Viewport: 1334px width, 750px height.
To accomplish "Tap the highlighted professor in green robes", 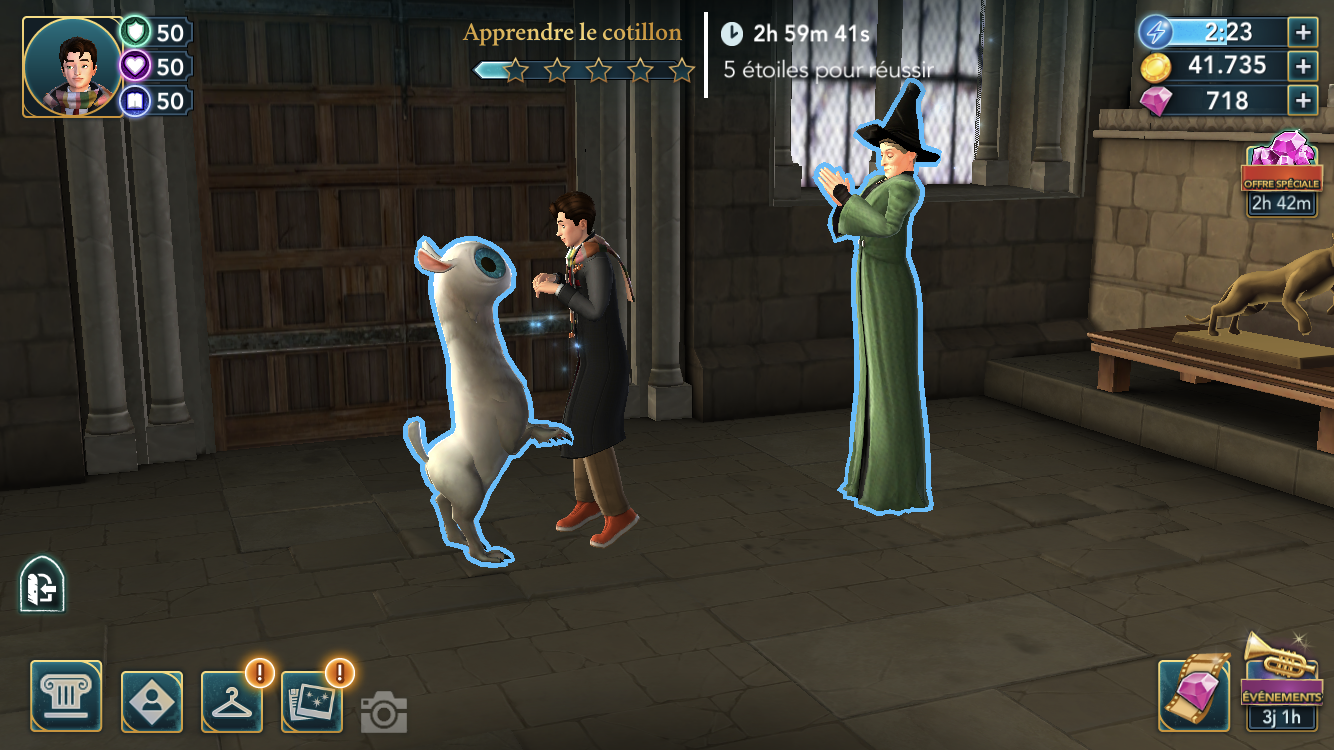I will pos(887,330).
